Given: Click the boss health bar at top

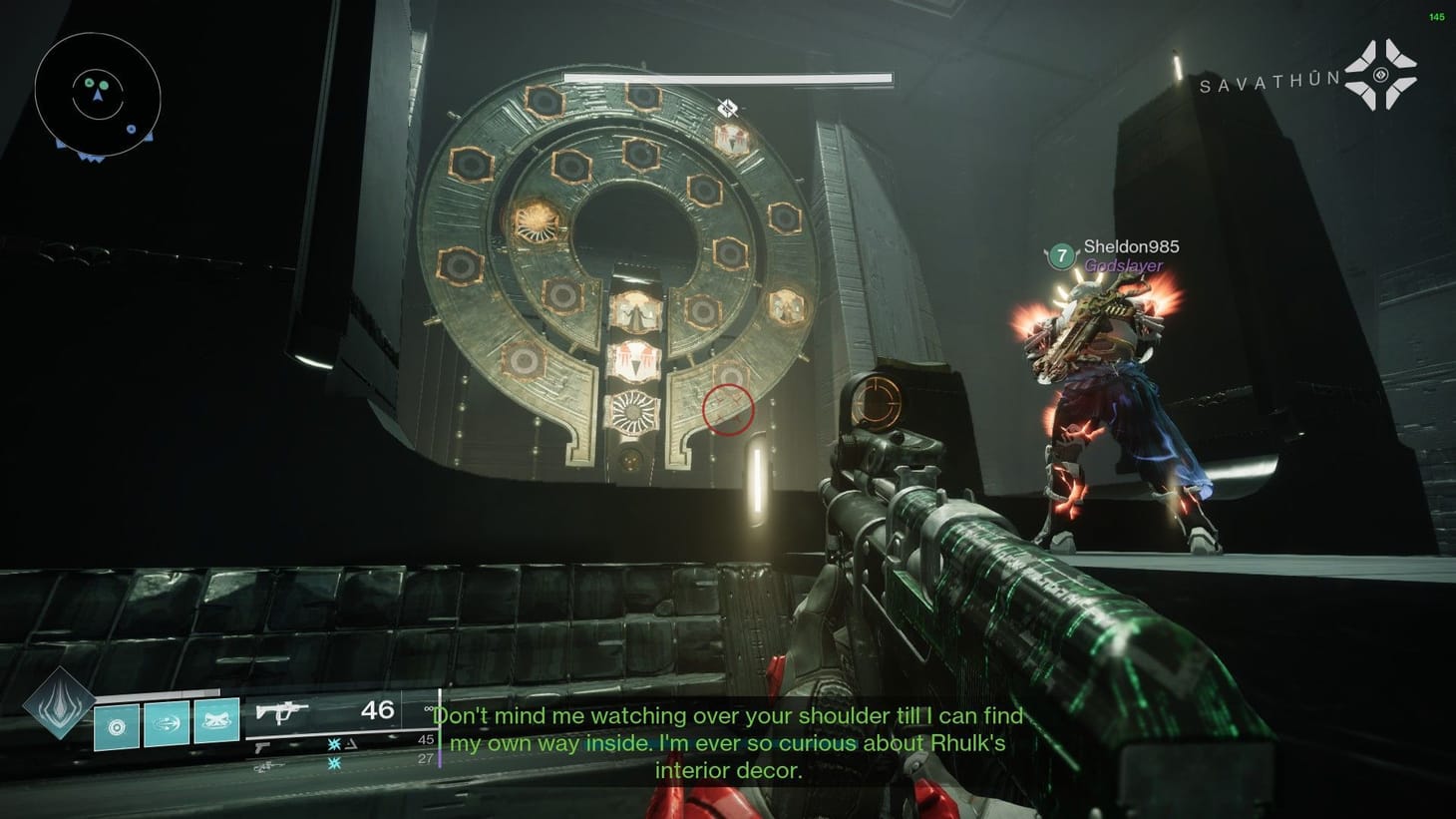Looking at the screenshot, I should coord(726,77).
